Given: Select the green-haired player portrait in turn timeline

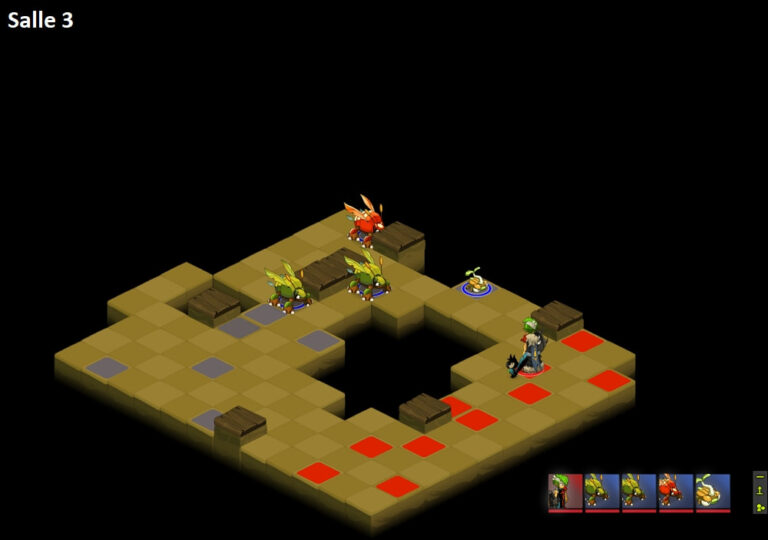Looking at the screenshot, I should (x=565, y=491).
